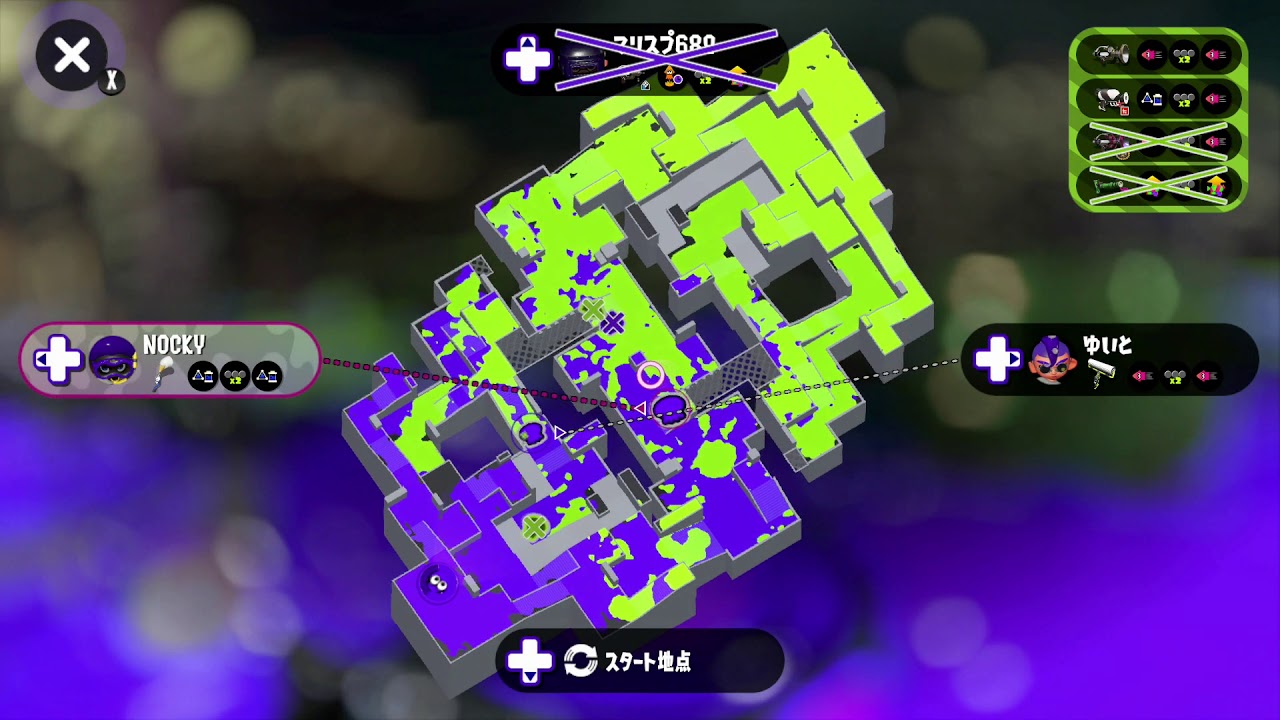Viewport: 1280px width, 720px height.
Task: Click the スタート地点 respawn button
Action: [x=640, y=662]
